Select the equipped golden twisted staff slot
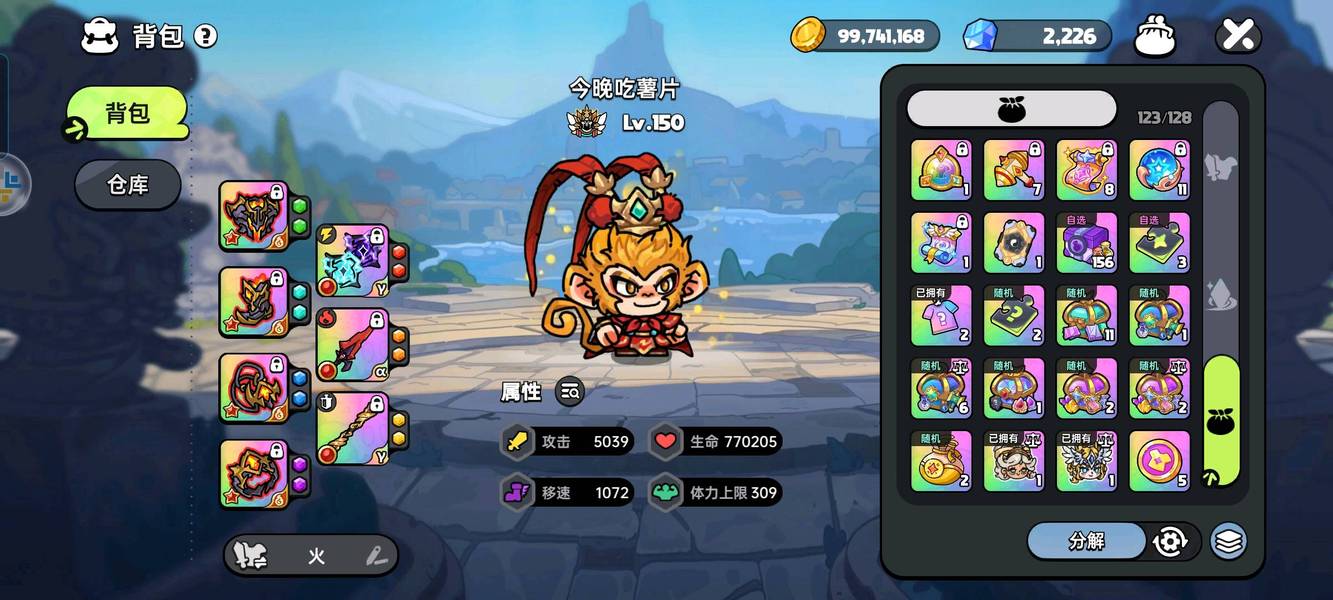 351,428
